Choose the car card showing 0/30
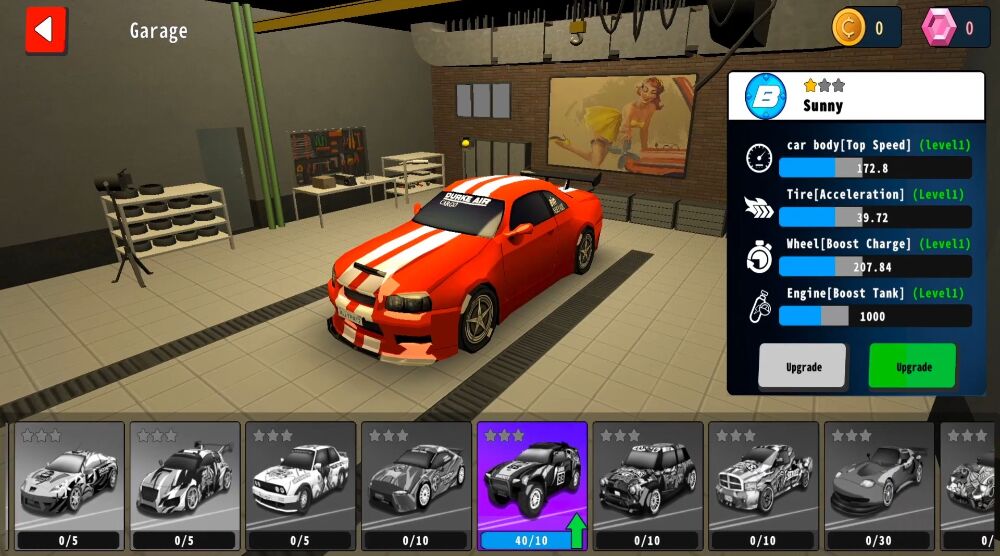Screen dimensions: 1000x556 click(879, 484)
